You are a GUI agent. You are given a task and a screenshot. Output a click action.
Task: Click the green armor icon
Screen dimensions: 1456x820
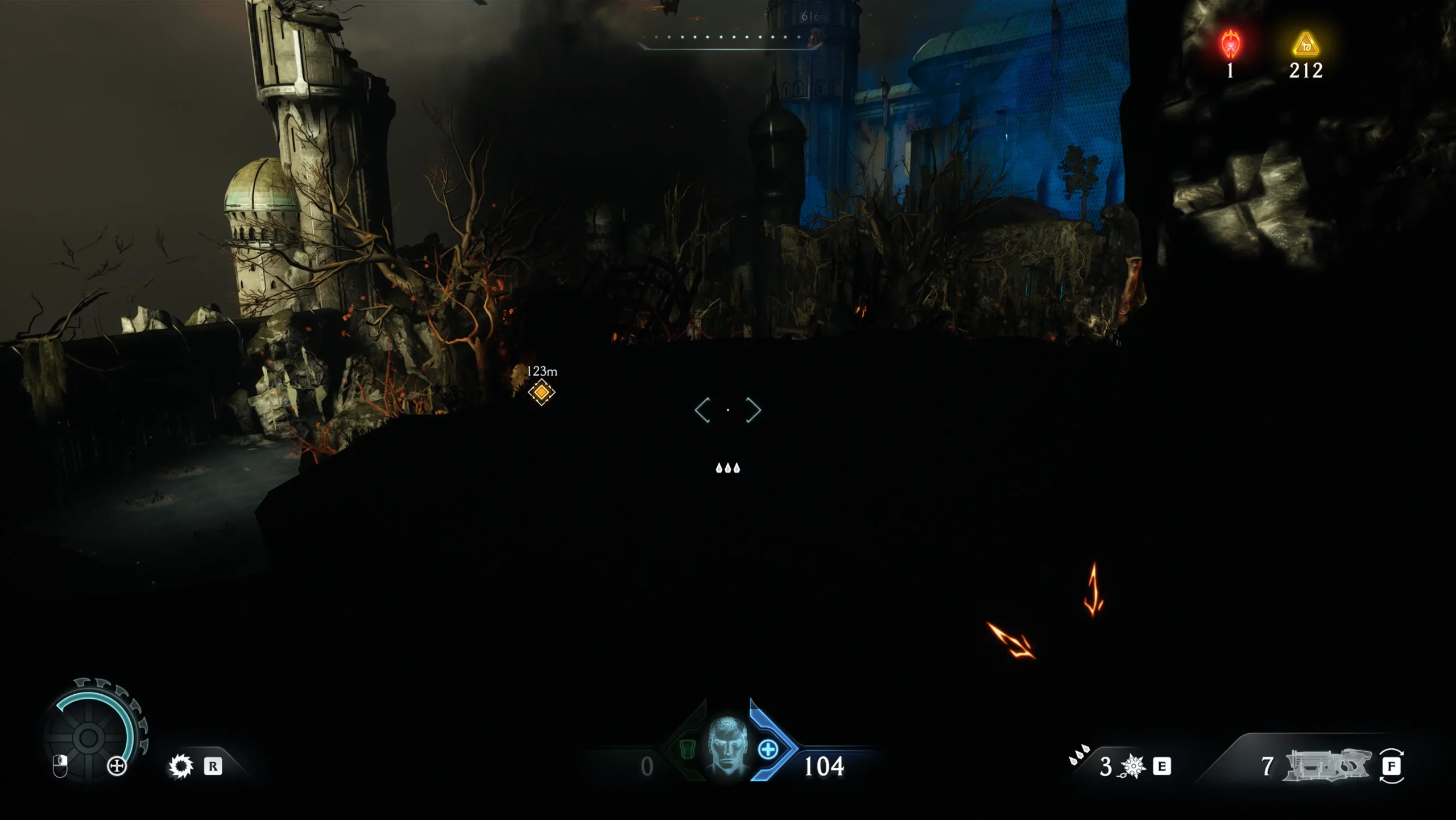click(688, 749)
